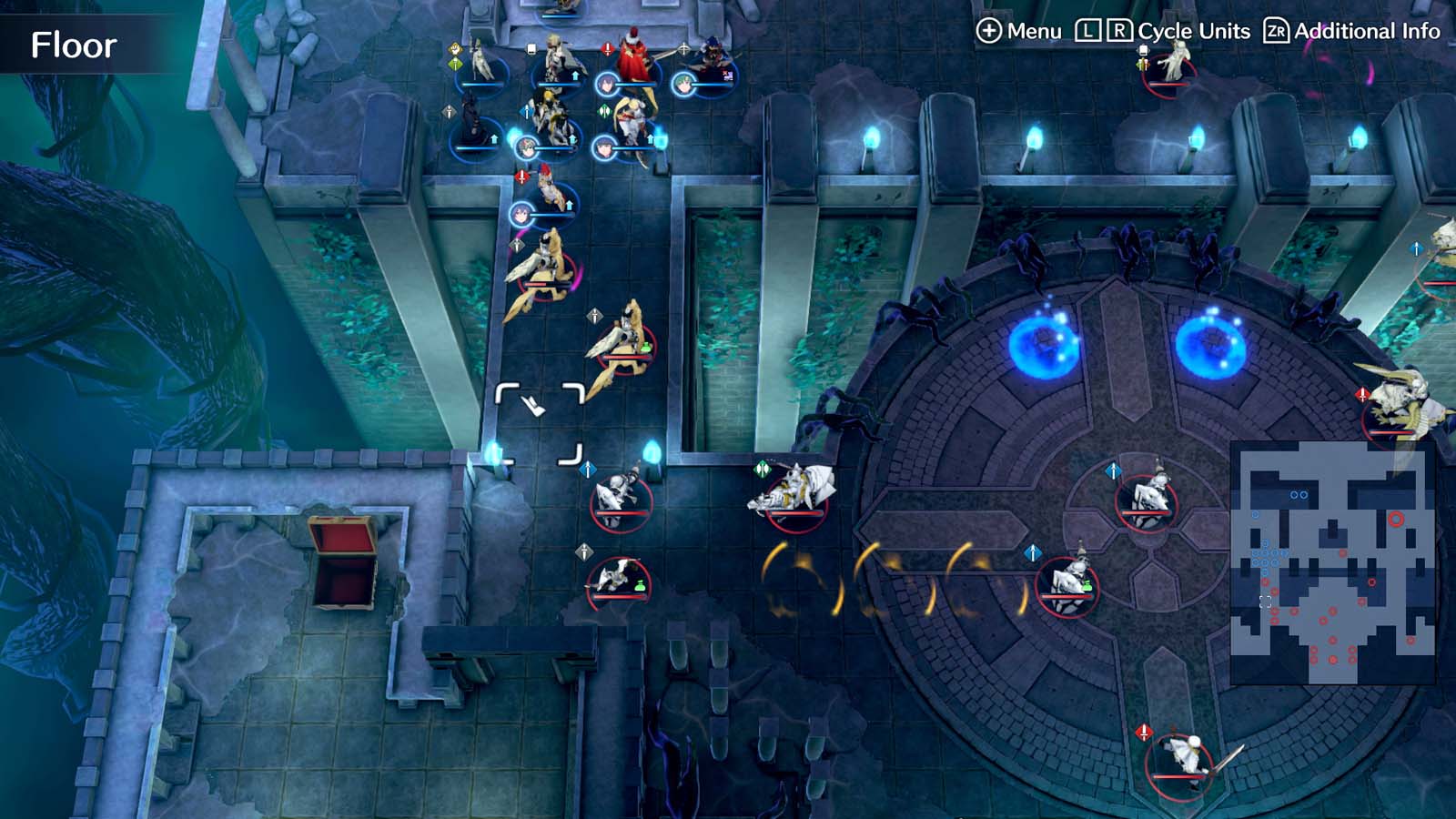1456x819 pixels.
Task: Select the blue-haired character's portrait circle
Action: pyautogui.click(x=607, y=83)
